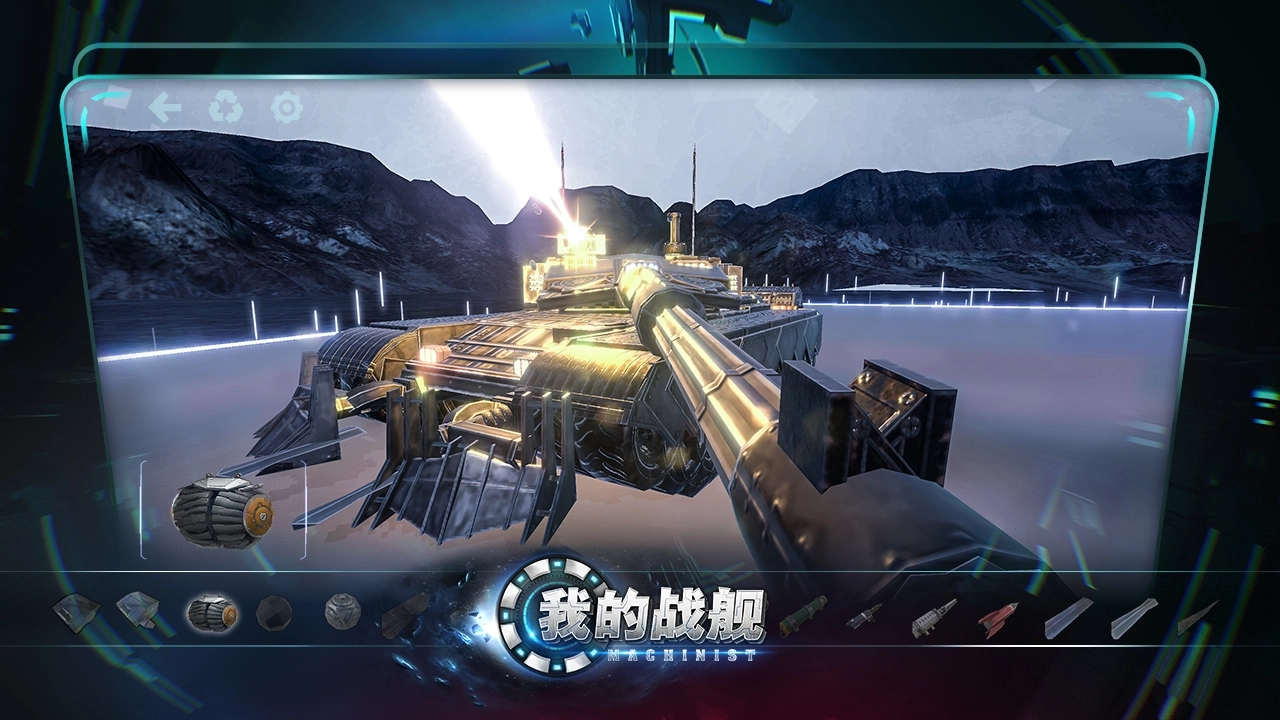Click the 我的战舰 MACHINIST logo
The height and width of the screenshot is (720, 1280).
[x=640, y=622]
